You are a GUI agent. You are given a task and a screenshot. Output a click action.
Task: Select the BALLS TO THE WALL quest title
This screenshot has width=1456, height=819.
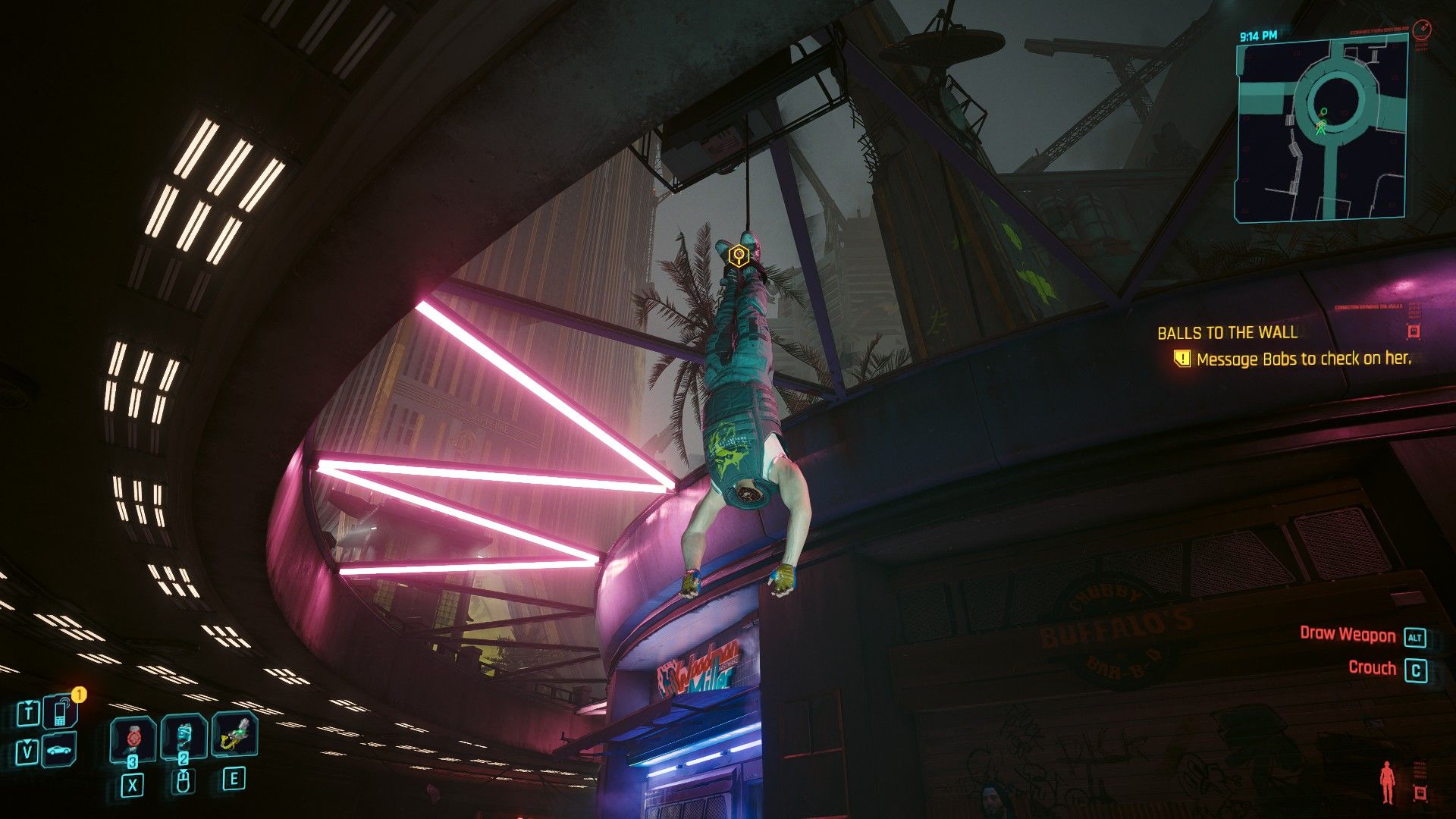point(1227,332)
